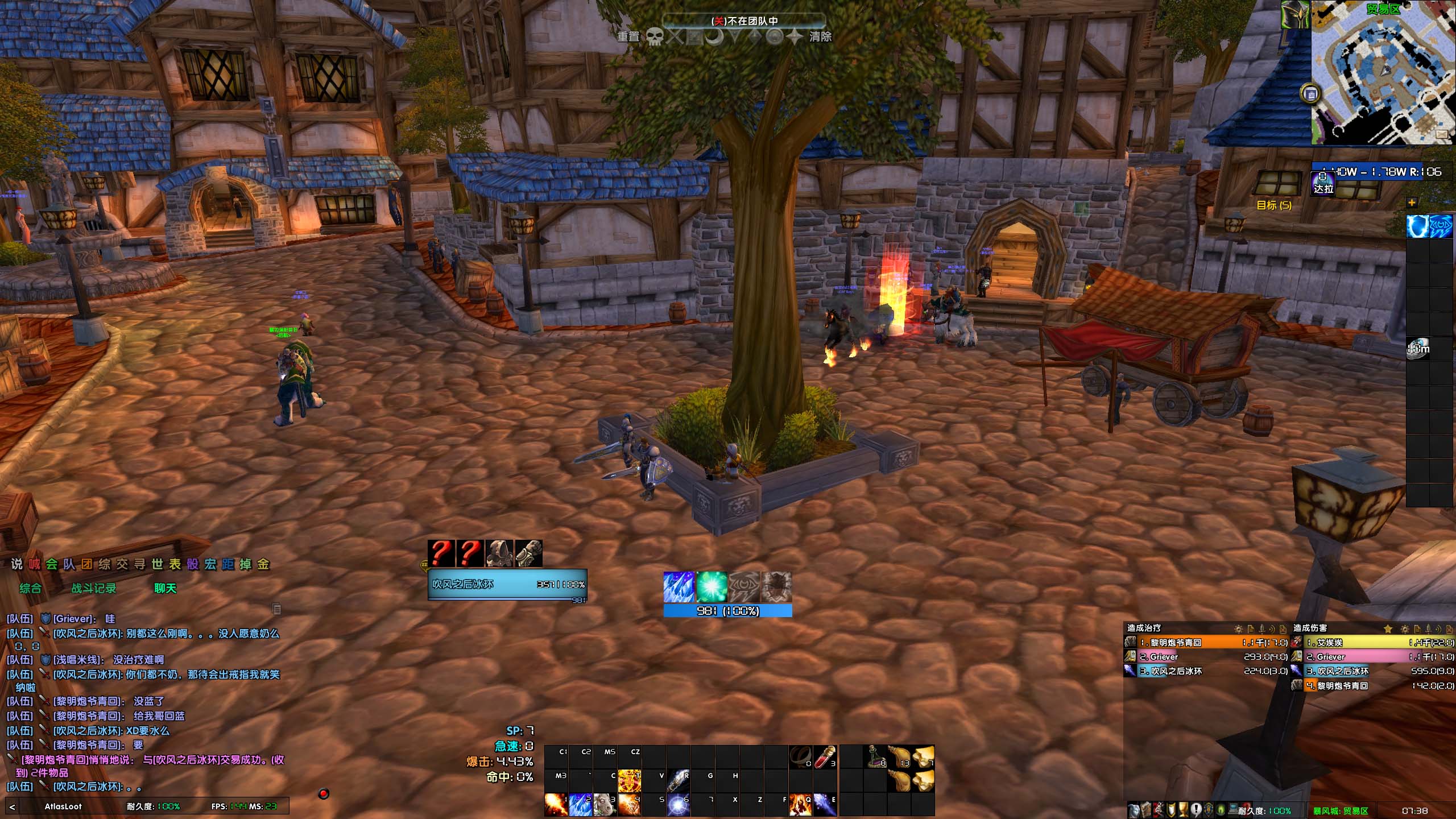1456x819 pixels.
Task: Select the 聊天 chat tab
Action: tap(166, 588)
